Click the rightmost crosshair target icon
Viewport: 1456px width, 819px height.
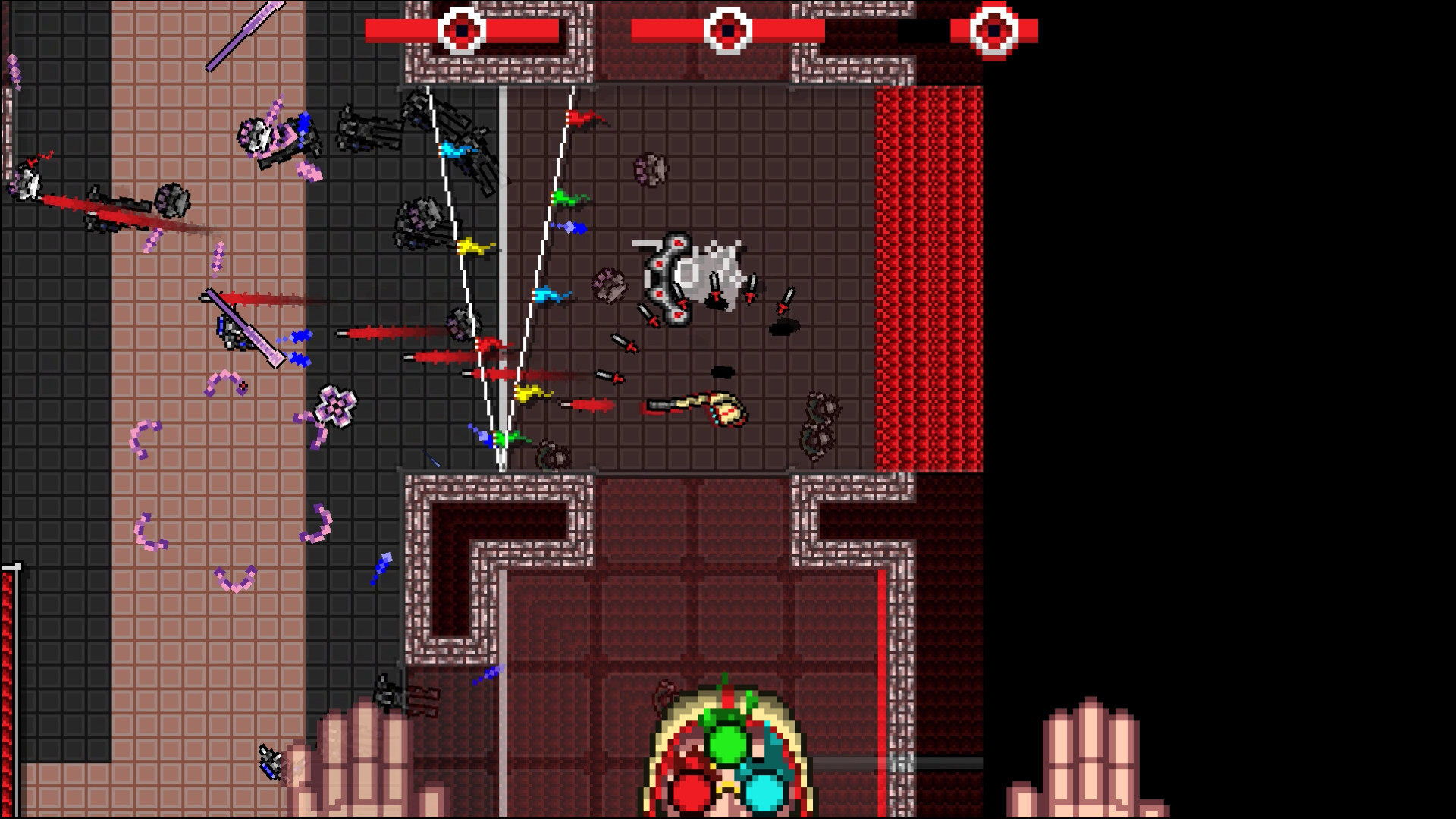coord(994,31)
